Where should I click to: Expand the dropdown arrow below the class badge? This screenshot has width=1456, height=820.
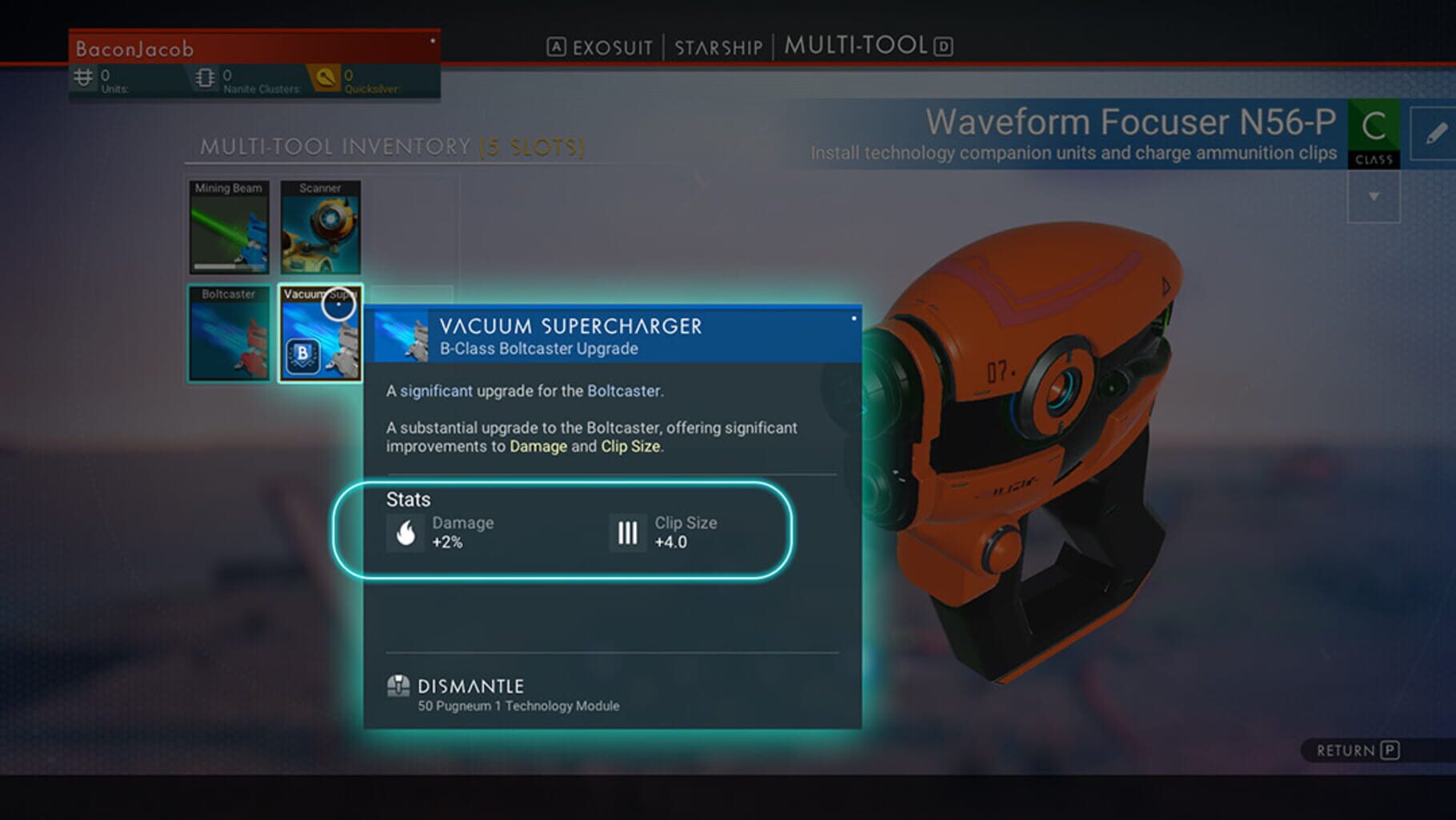pos(1374,197)
